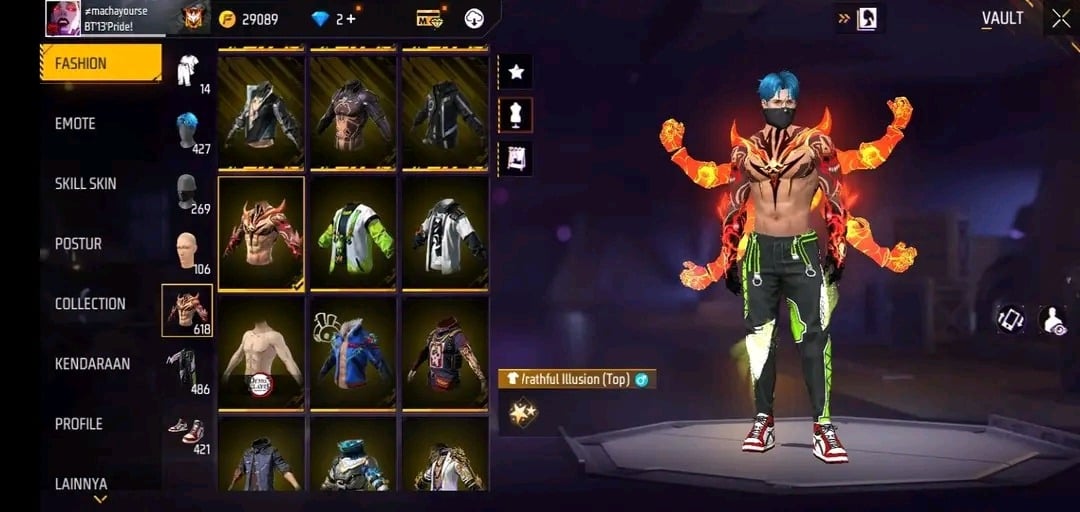Open the player profile avatar
The height and width of the screenshot is (512, 1080).
(x=63, y=18)
